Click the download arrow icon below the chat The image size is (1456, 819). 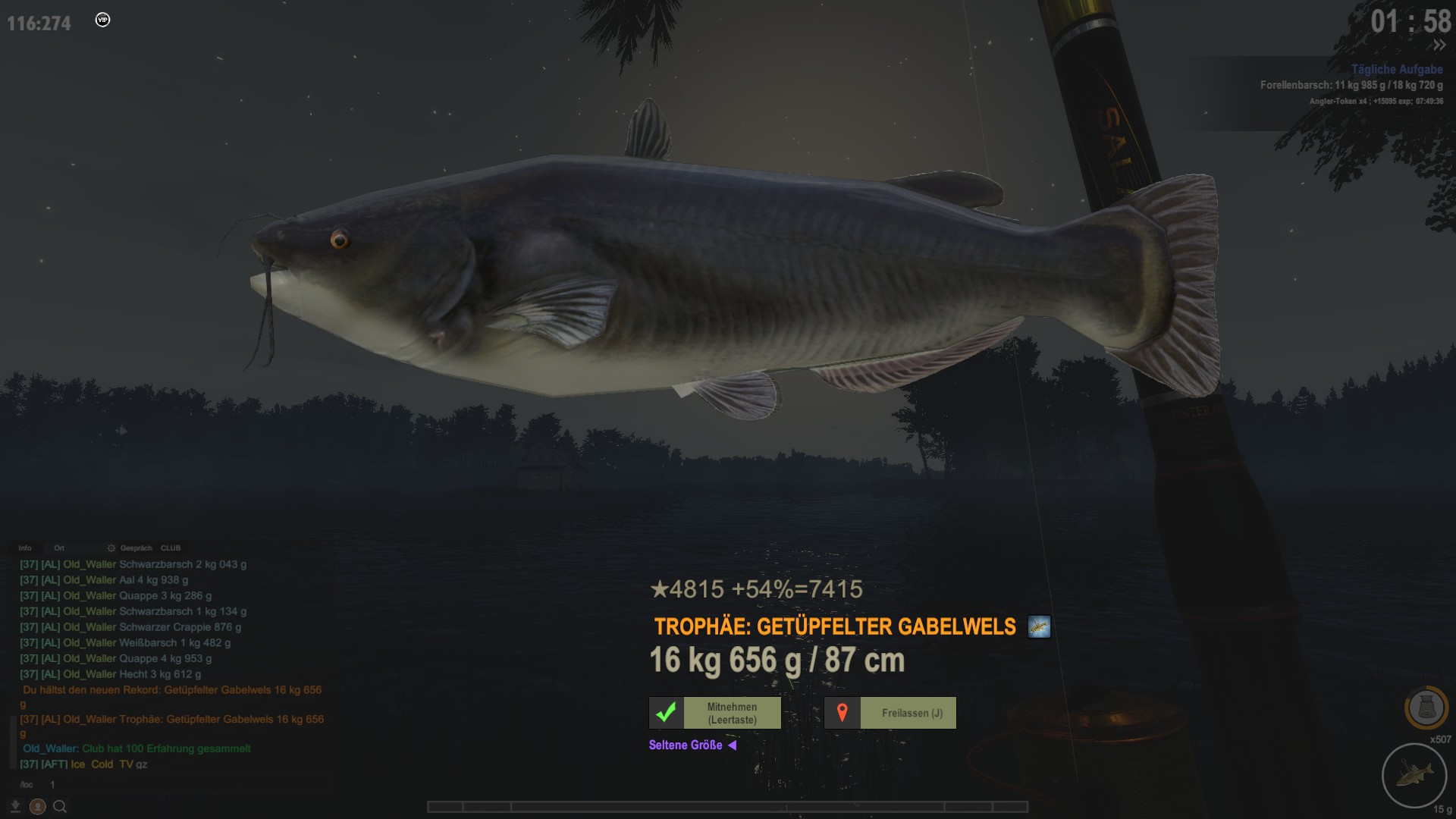tap(15, 806)
